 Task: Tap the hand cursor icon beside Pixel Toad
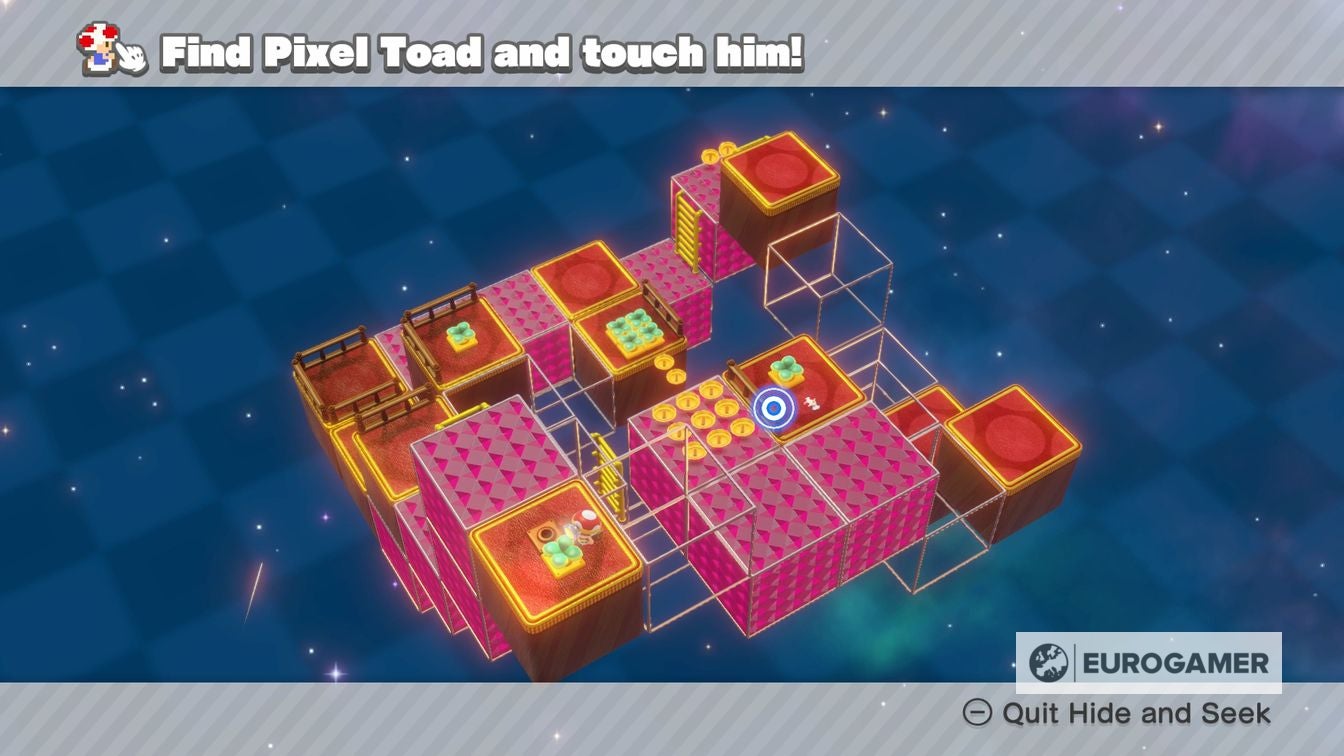coord(130,55)
